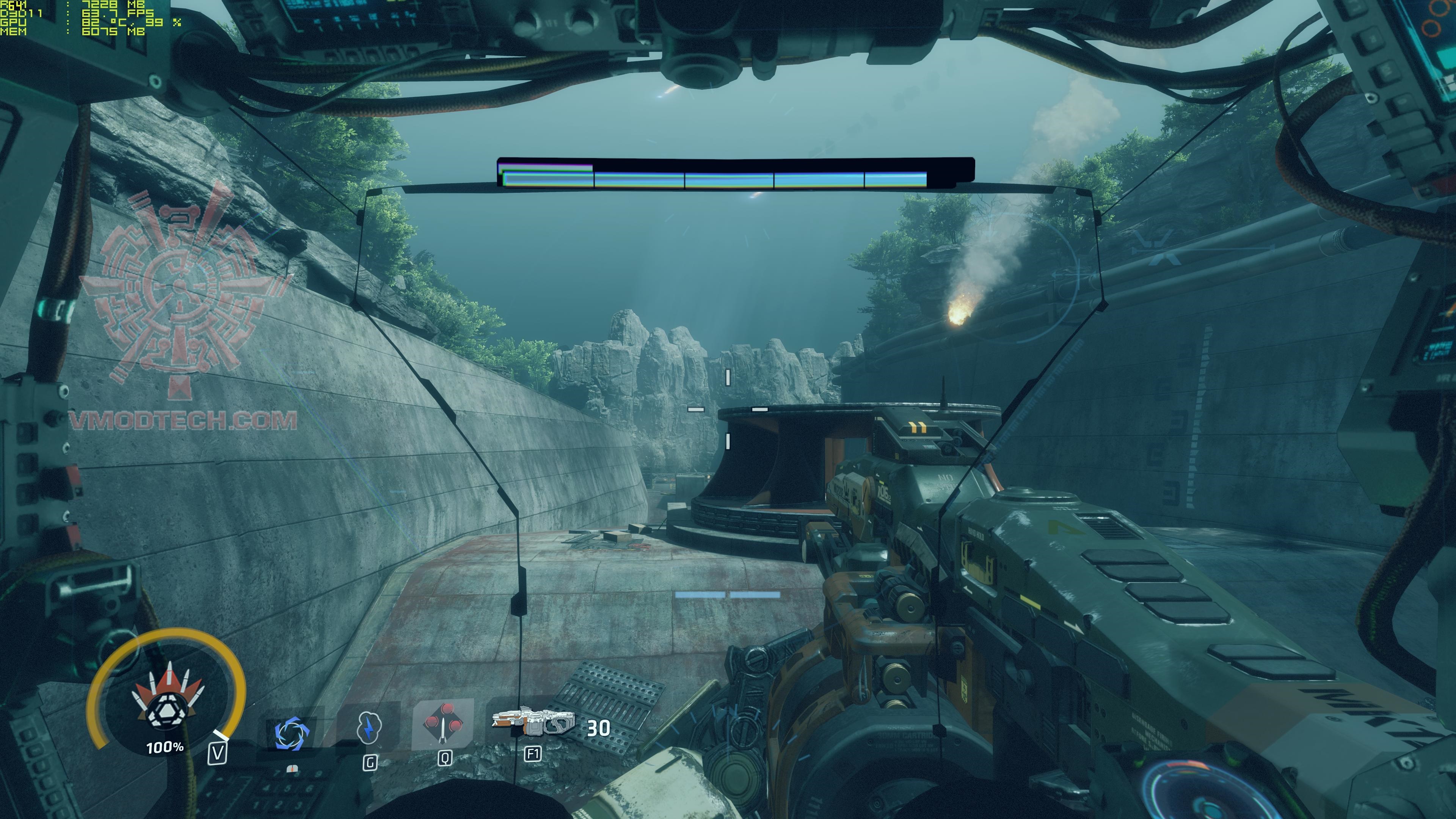Activate the blue Vortex Shield ability
Image resolution: width=1456 pixels, height=819 pixels.
coord(292,733)
